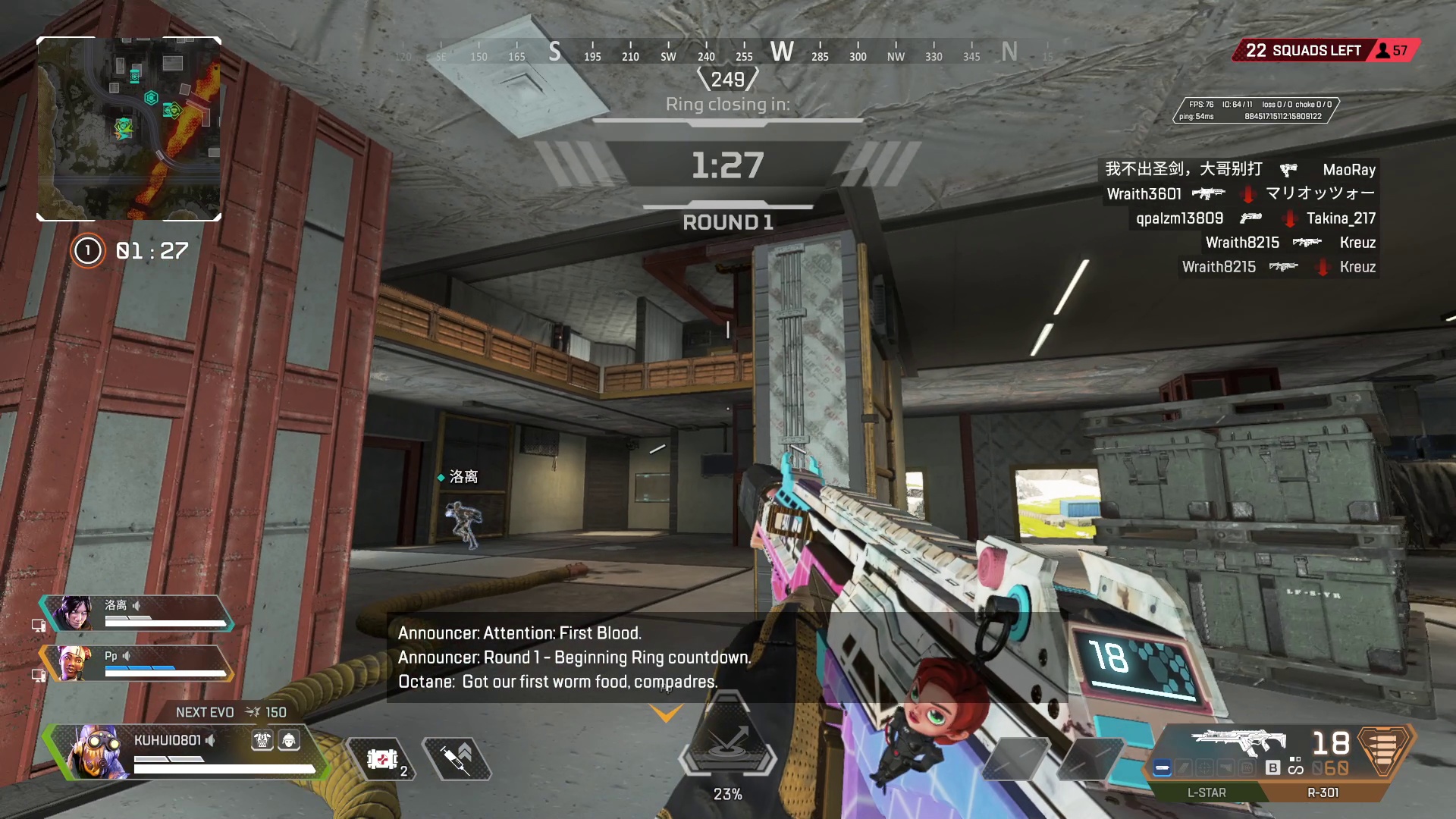Click the helmet icon on KUHUI0801's banner
This screenshot has width=1456, height=819.
click(289, 741)
